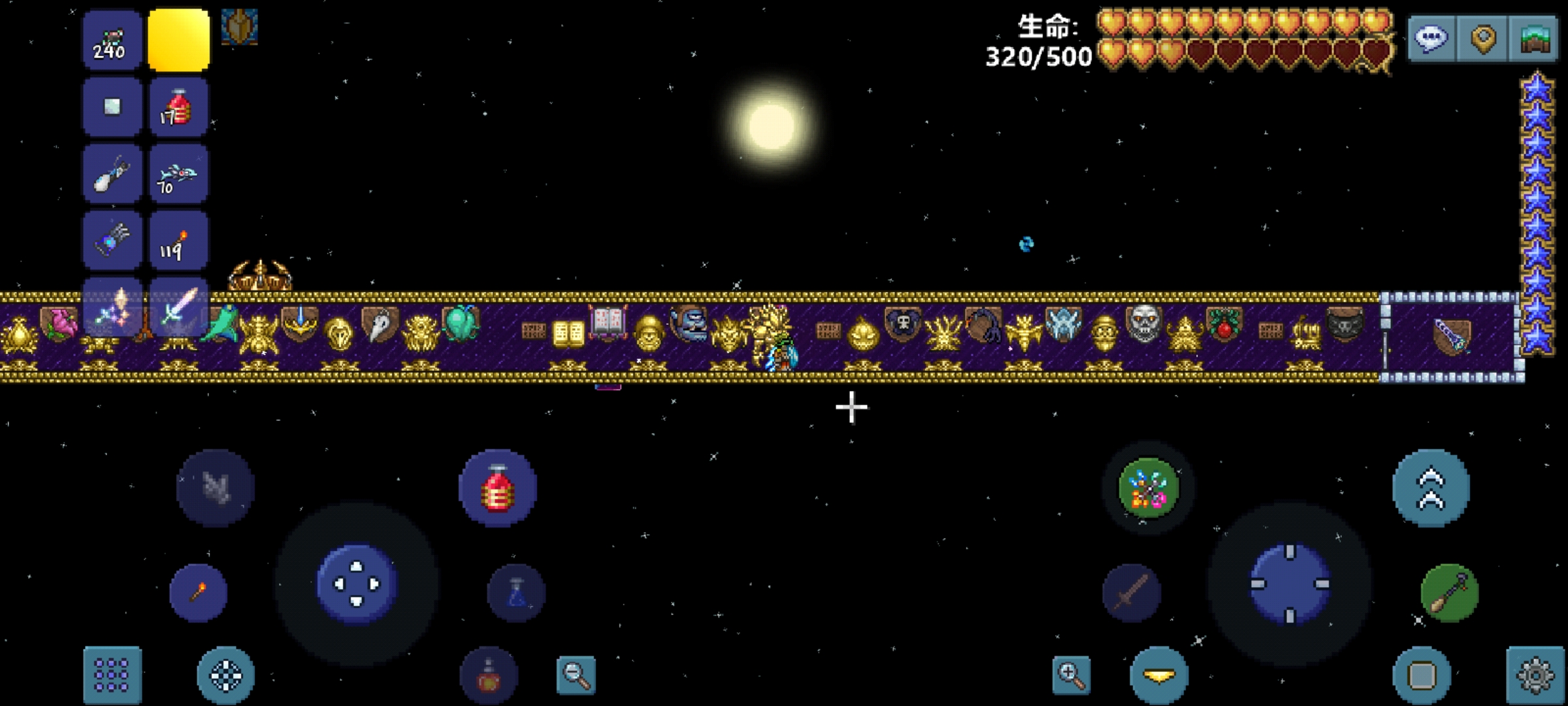The image size is (1568, 706).
Task: Zoom in with the plus magnifier
Action: [x=1071, y=675]
